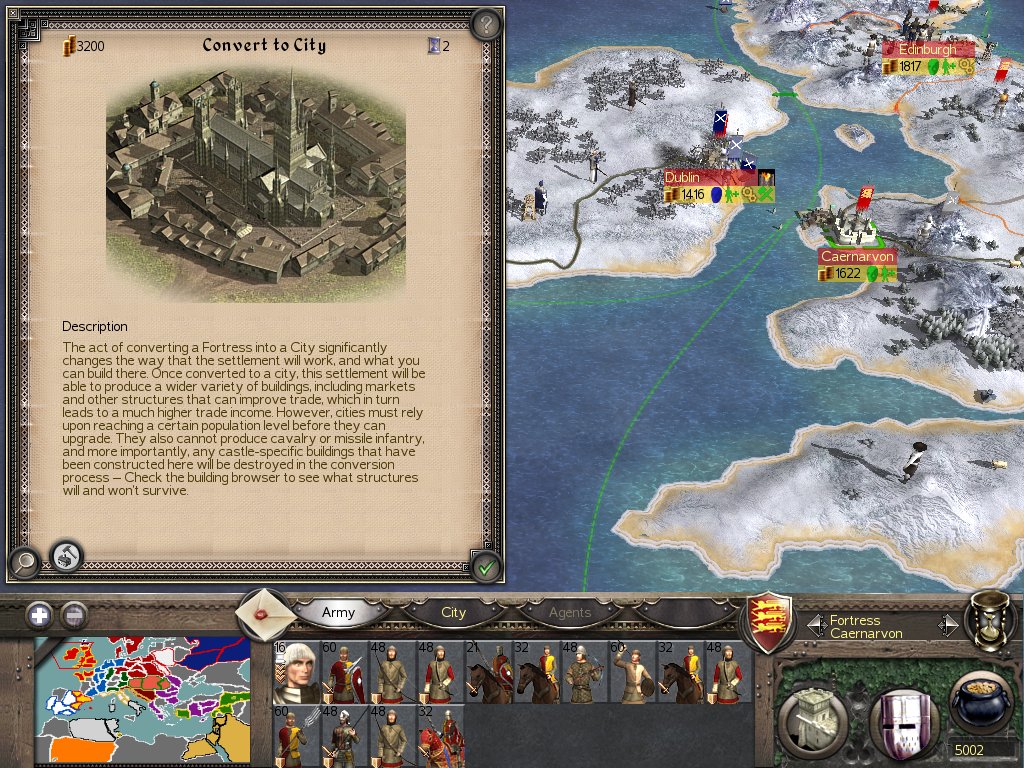The height and width of the screenshot is (768, 1024).
Task: Zoom out the minimap with the minus button
Action: (73, 615)
